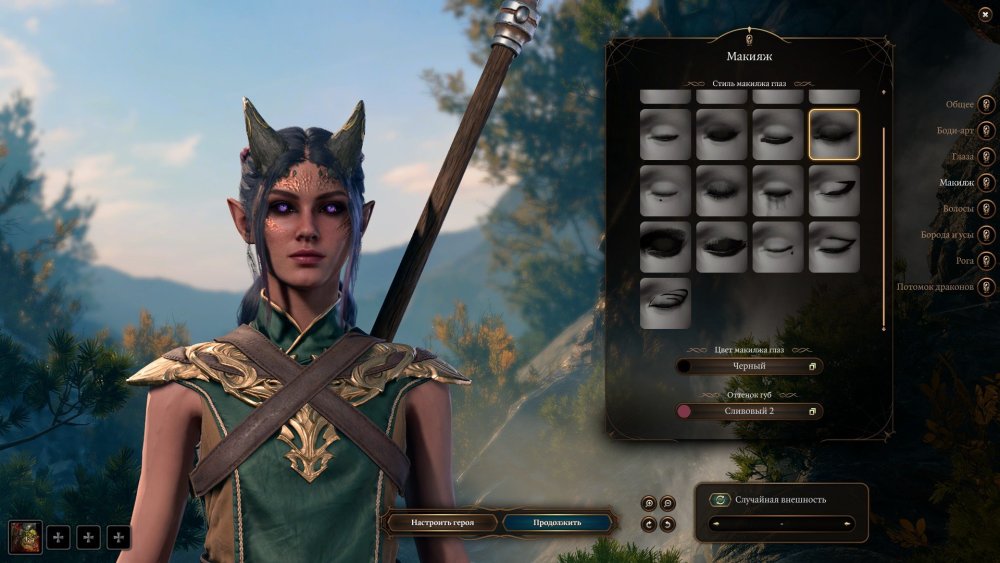This screenshot has height=563, width=1000.
Task: Open the eye makeup color dropdown Черный
Action: click(x=748, y=367)
